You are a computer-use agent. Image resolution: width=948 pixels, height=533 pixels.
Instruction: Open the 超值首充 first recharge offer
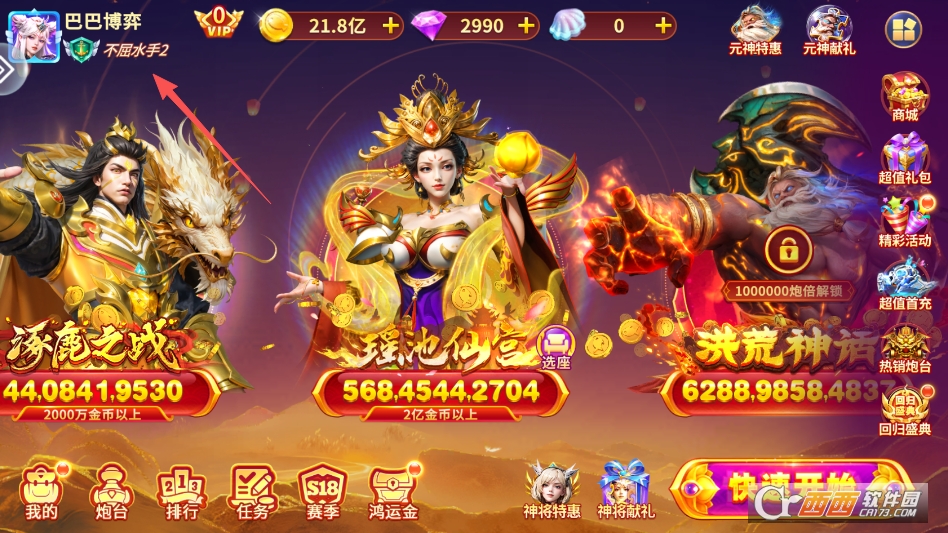pyautogui.click(x=905, y=285)
